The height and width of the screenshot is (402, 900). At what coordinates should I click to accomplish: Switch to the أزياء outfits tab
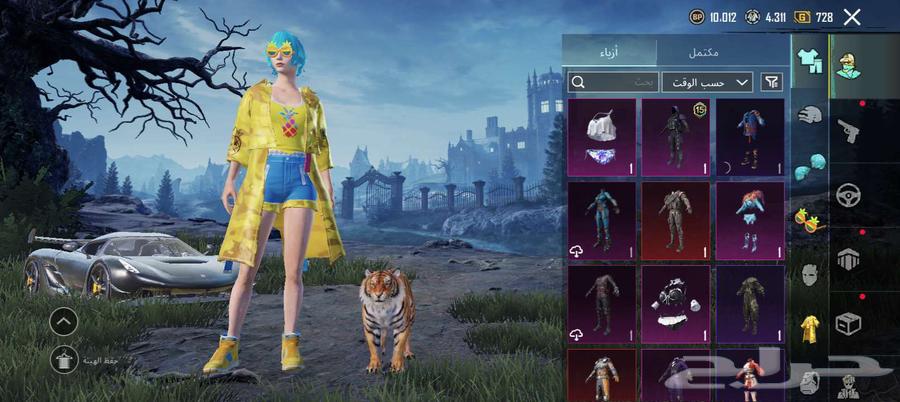coord(609,52)
